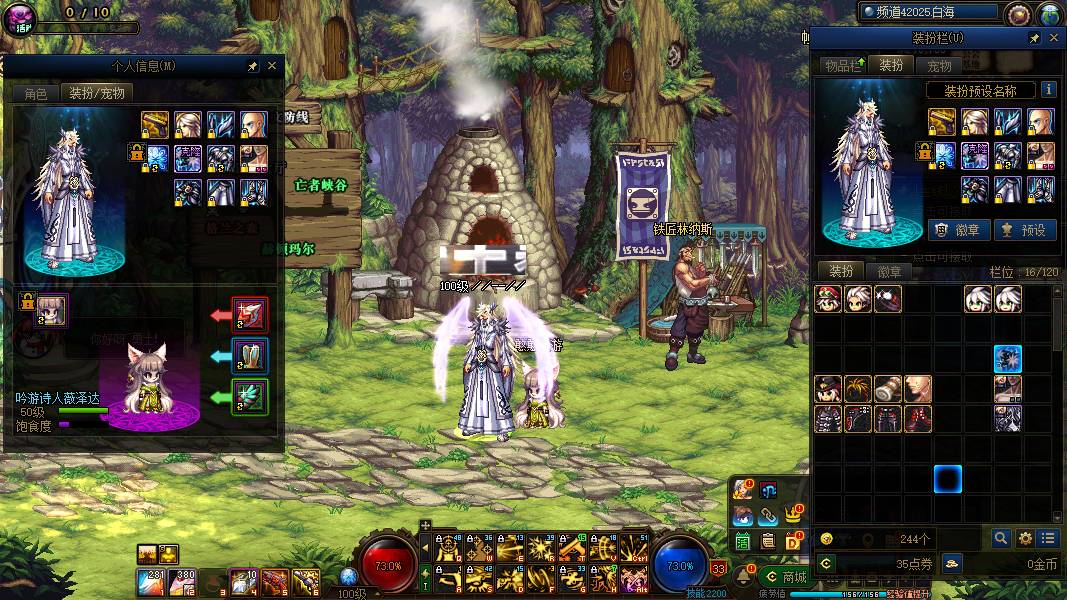
Task: Select the golden pistol avatar slot in 装扮栏
Action: pyautogui.click(x=942, y=122)
